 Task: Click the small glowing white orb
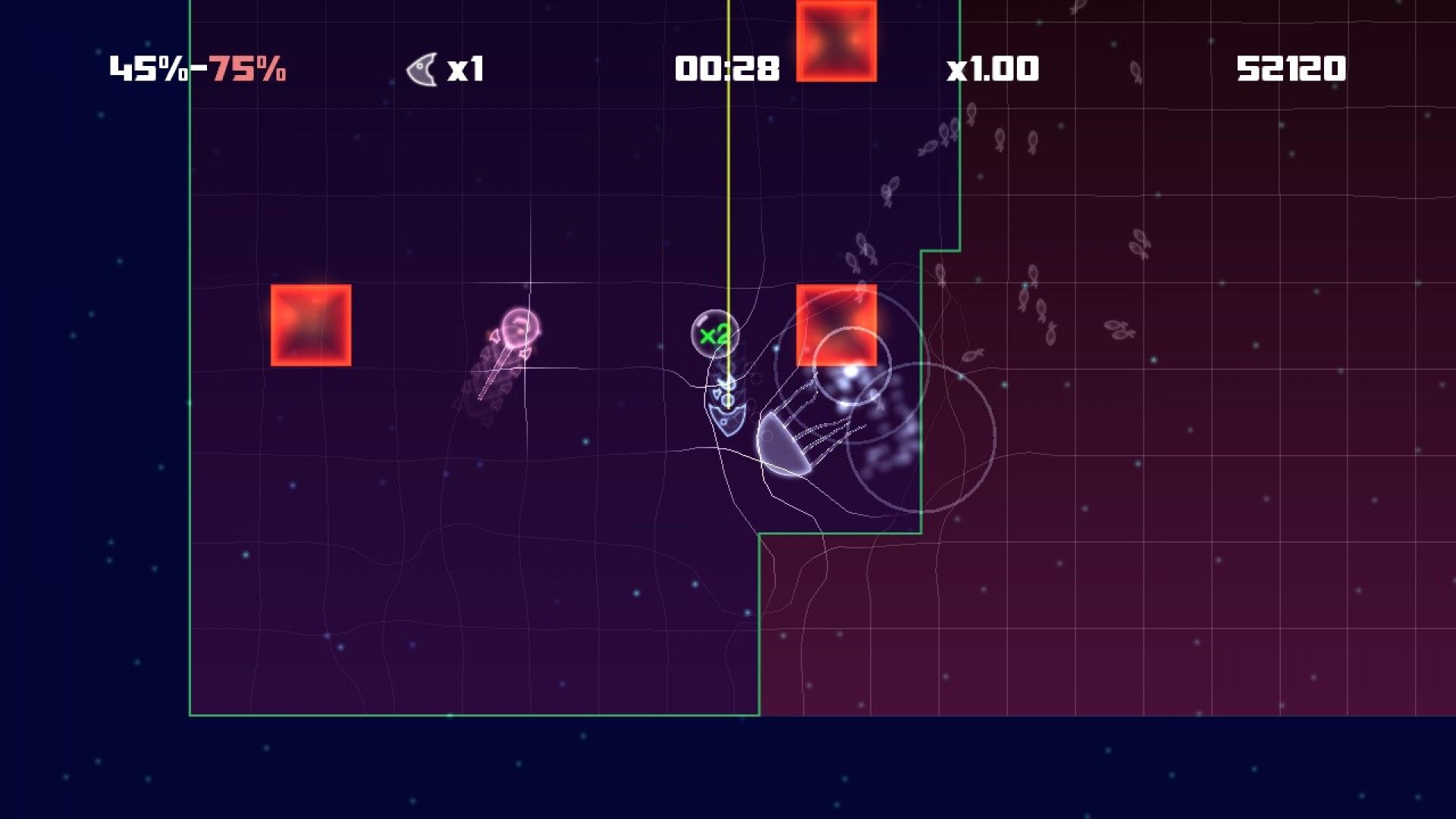pos(849,372)
